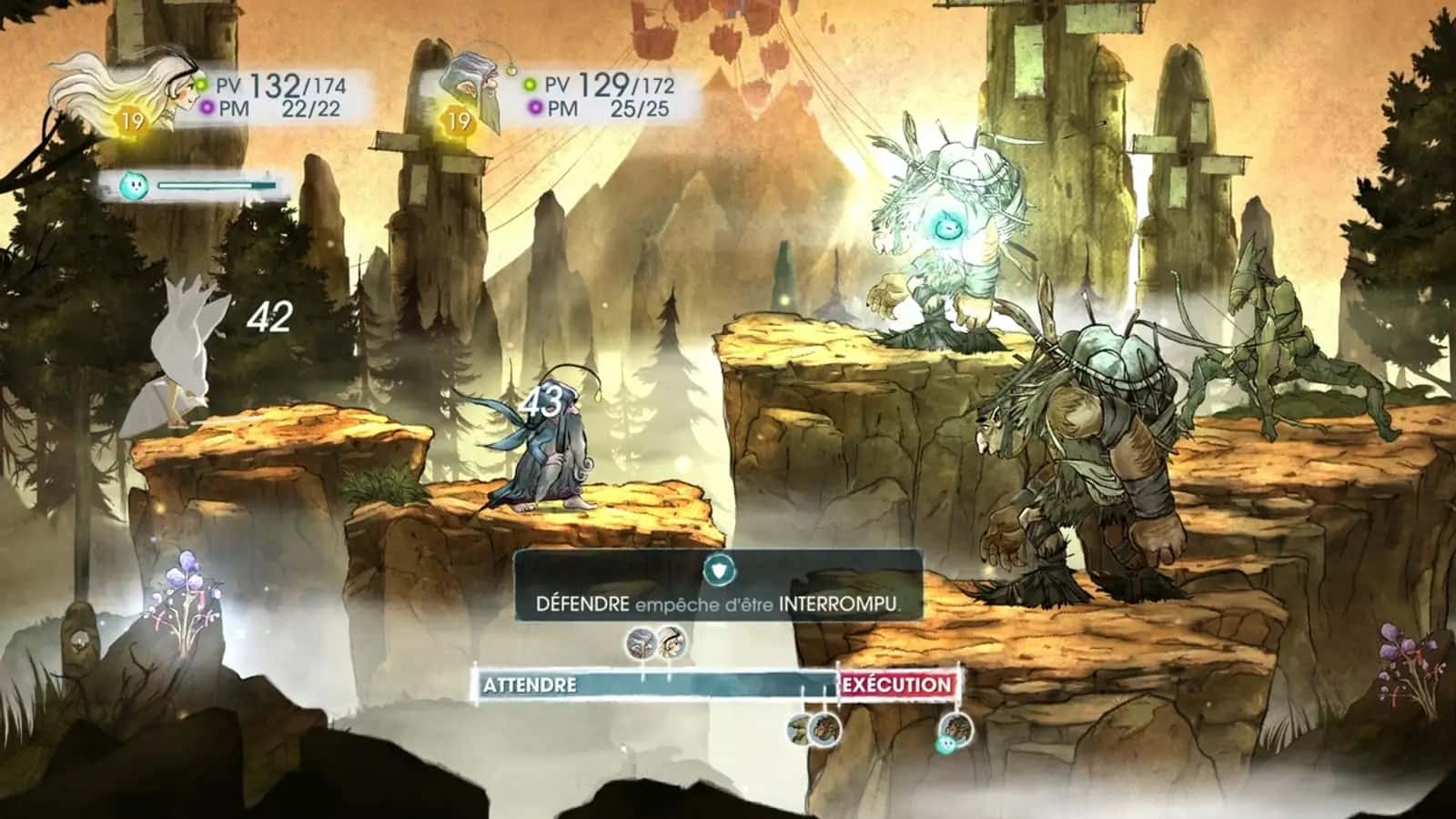Select the Igniculus firefly icon
The height and width of the screenshot is (819, 1456).
(134, 187)
